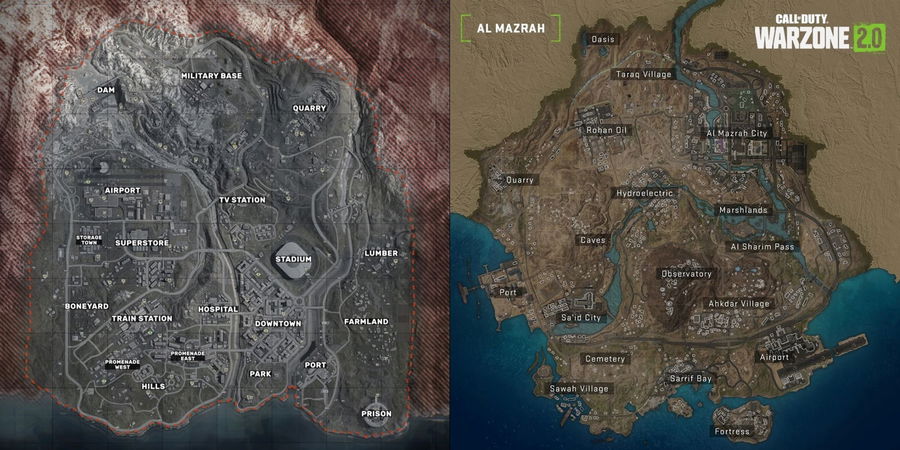Click the TV Station map label

tap(242, 200)
